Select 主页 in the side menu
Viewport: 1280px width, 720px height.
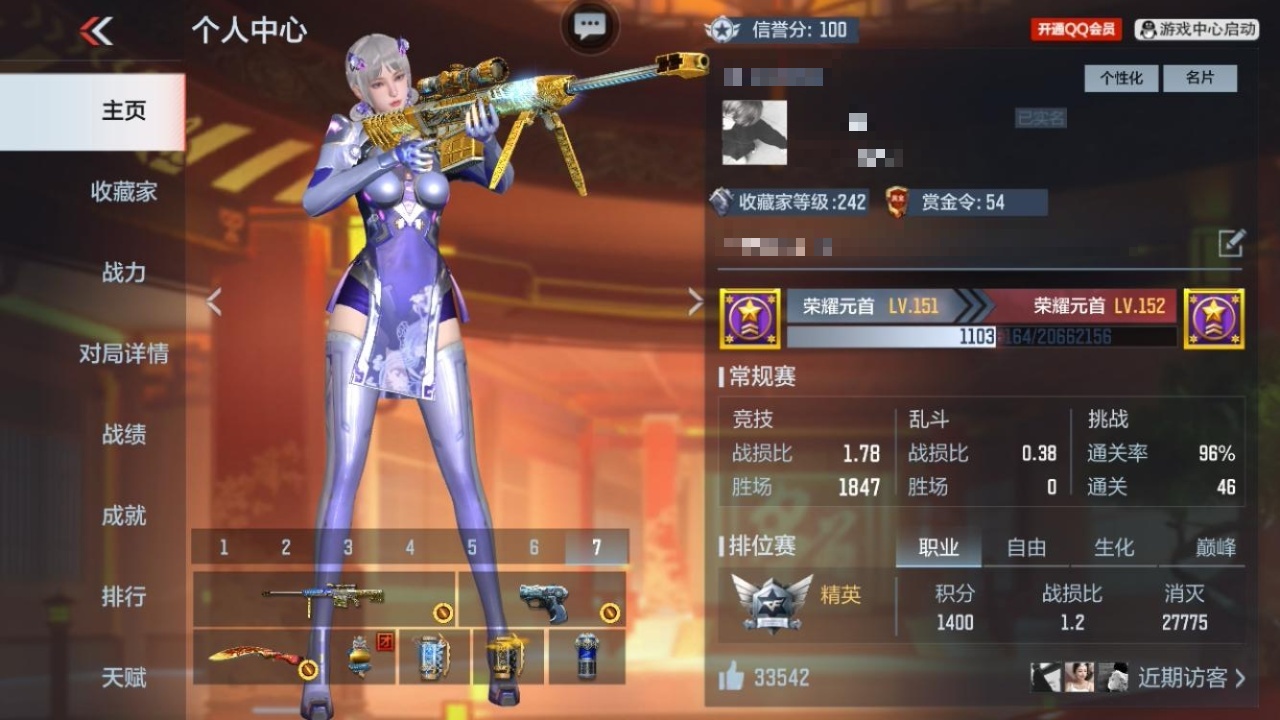tap(123, 111)
